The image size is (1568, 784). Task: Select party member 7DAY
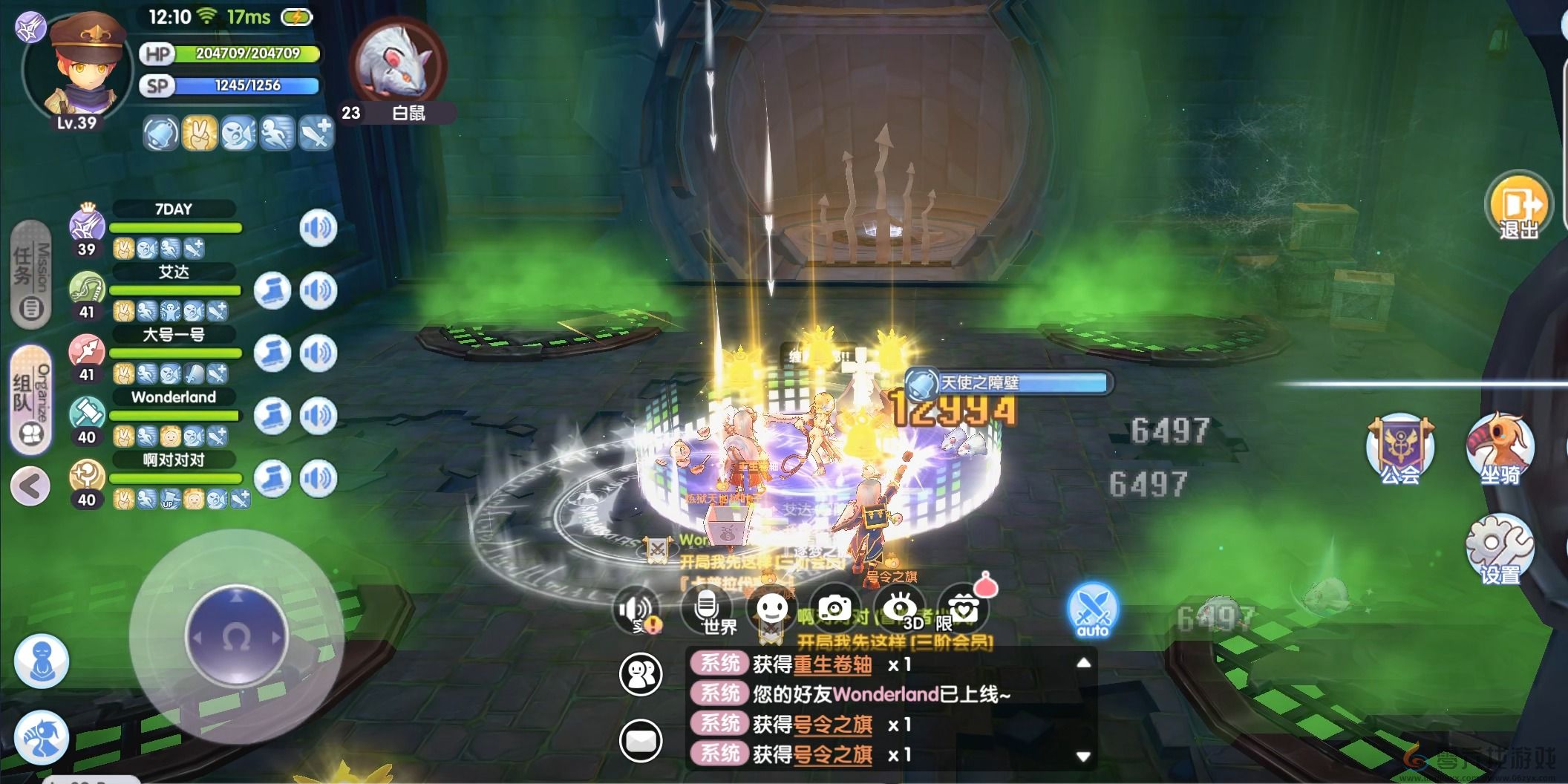[x=172, y=210]
